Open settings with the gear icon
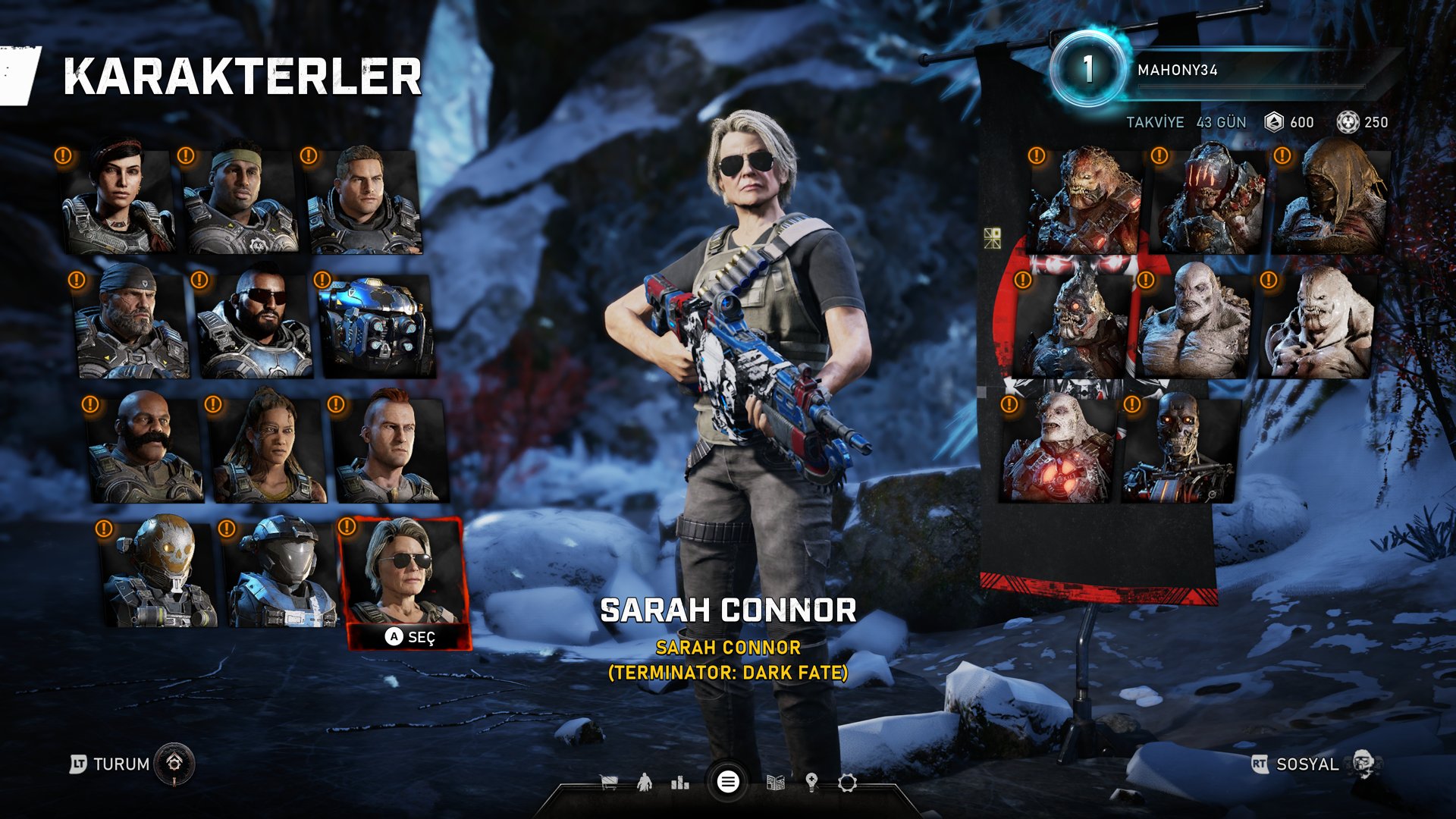This screenshot has width=1456, height=819. tap(847, 782)
